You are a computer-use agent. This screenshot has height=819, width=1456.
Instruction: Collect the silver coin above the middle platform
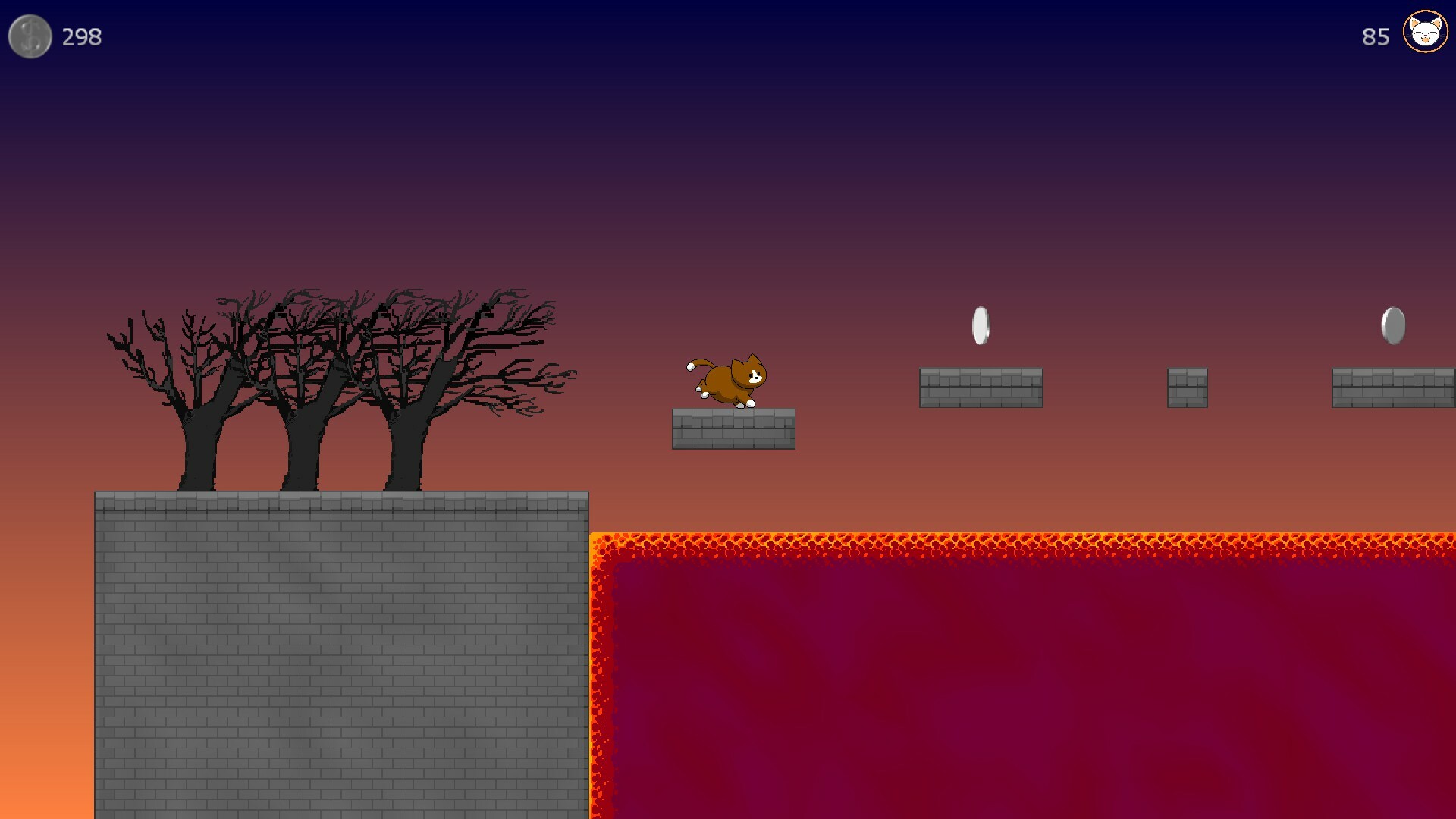(980, 325)
